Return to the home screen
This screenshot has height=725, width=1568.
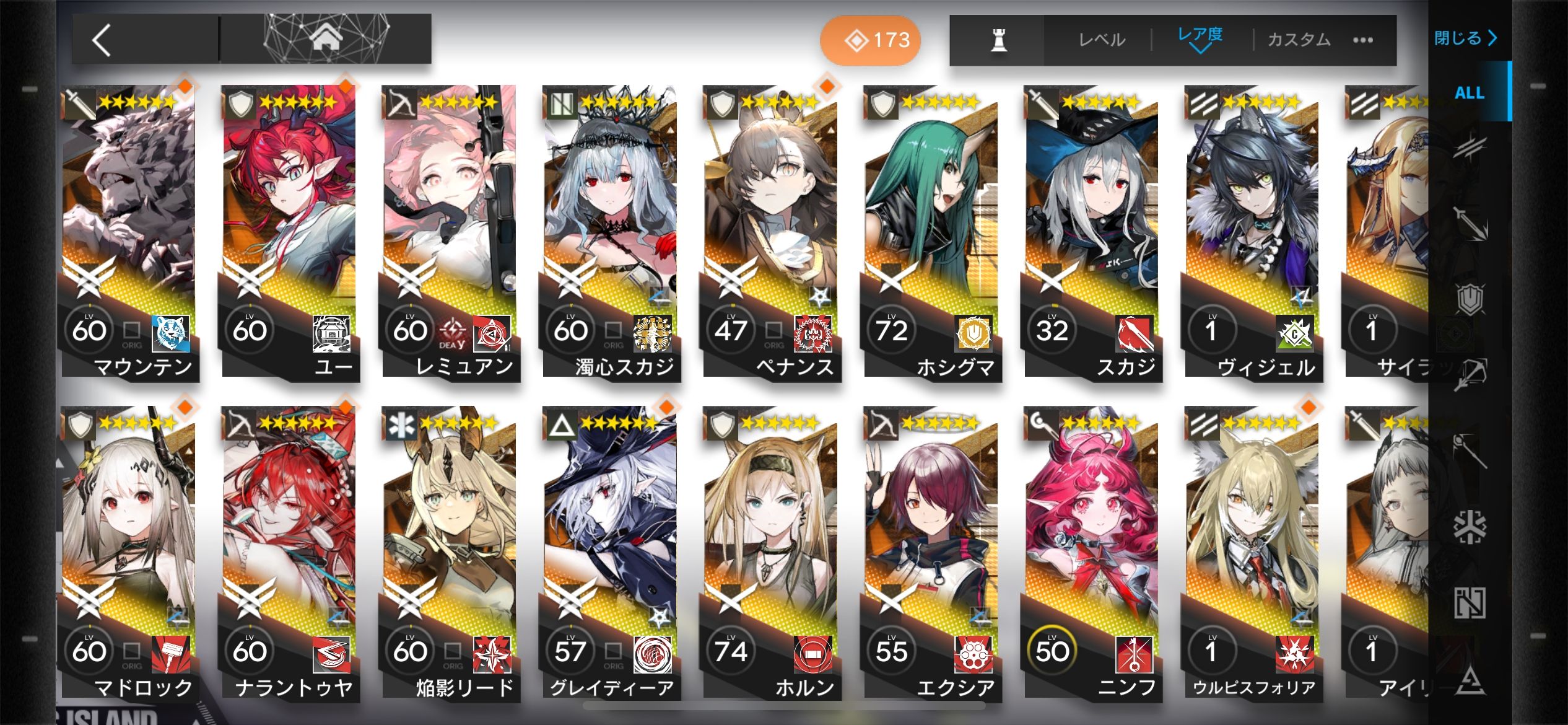tap(326, 40)
